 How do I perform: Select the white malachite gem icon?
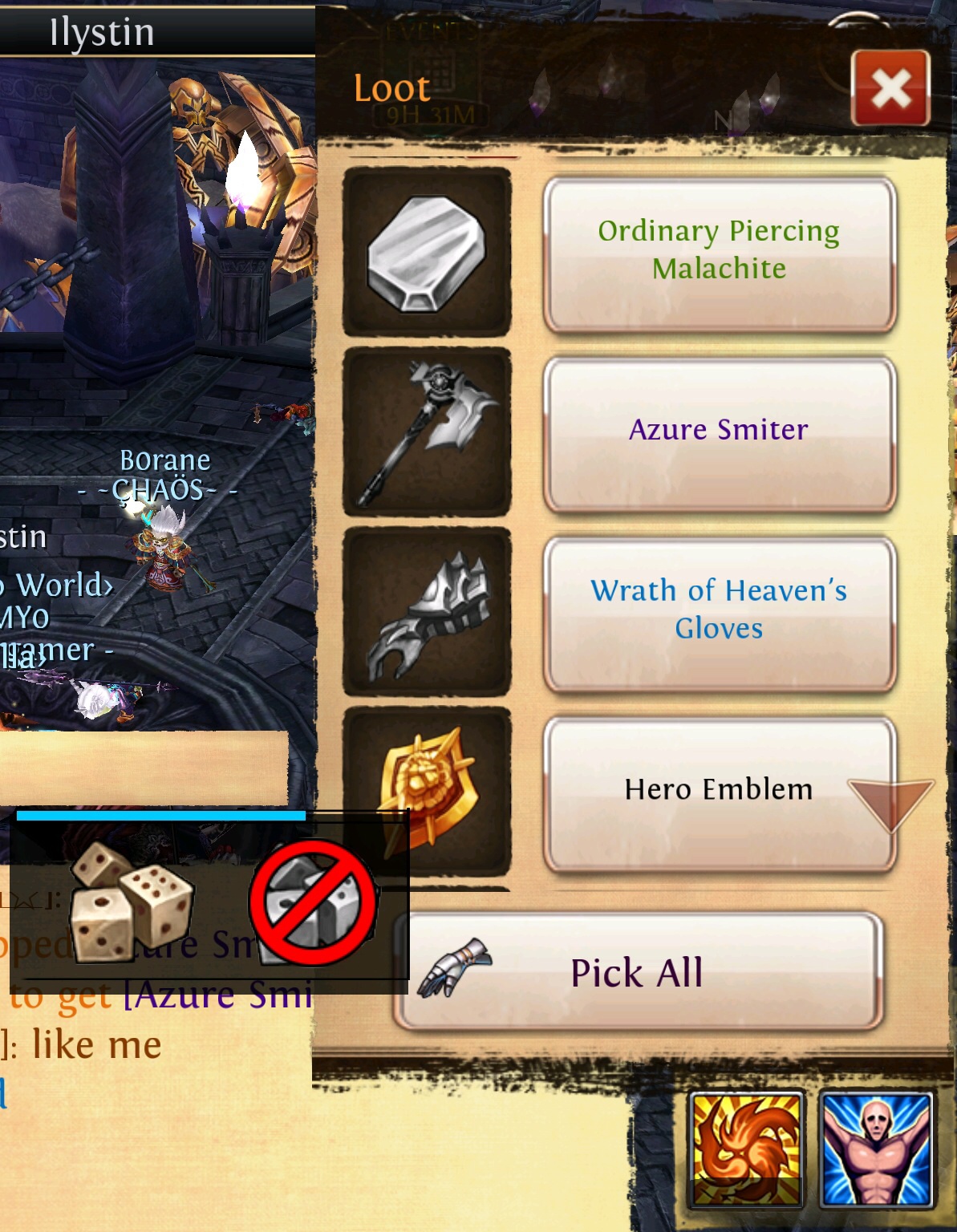[x=427, y=252]
